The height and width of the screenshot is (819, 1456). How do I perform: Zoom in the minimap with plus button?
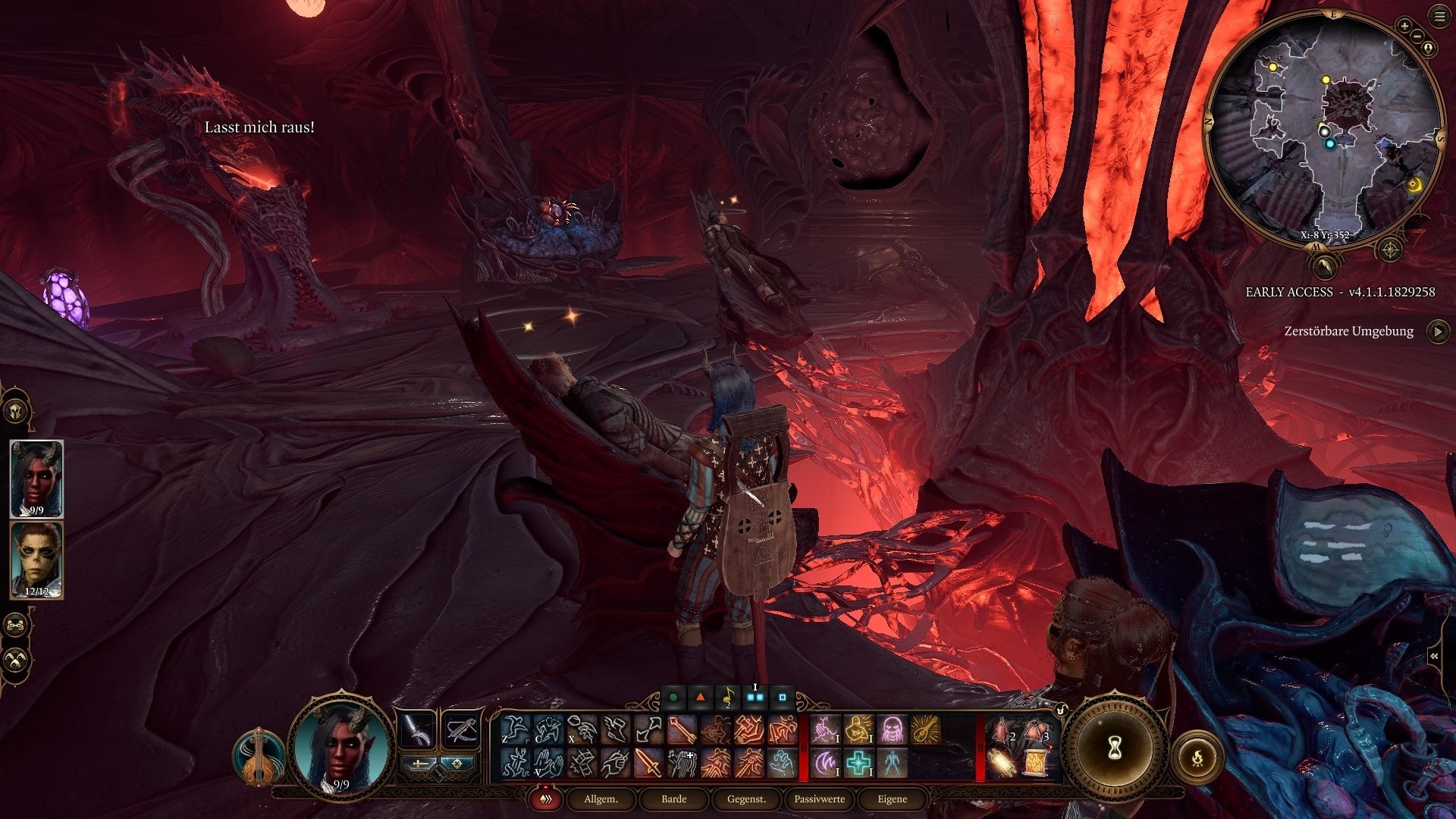(x=1404, y=26)
